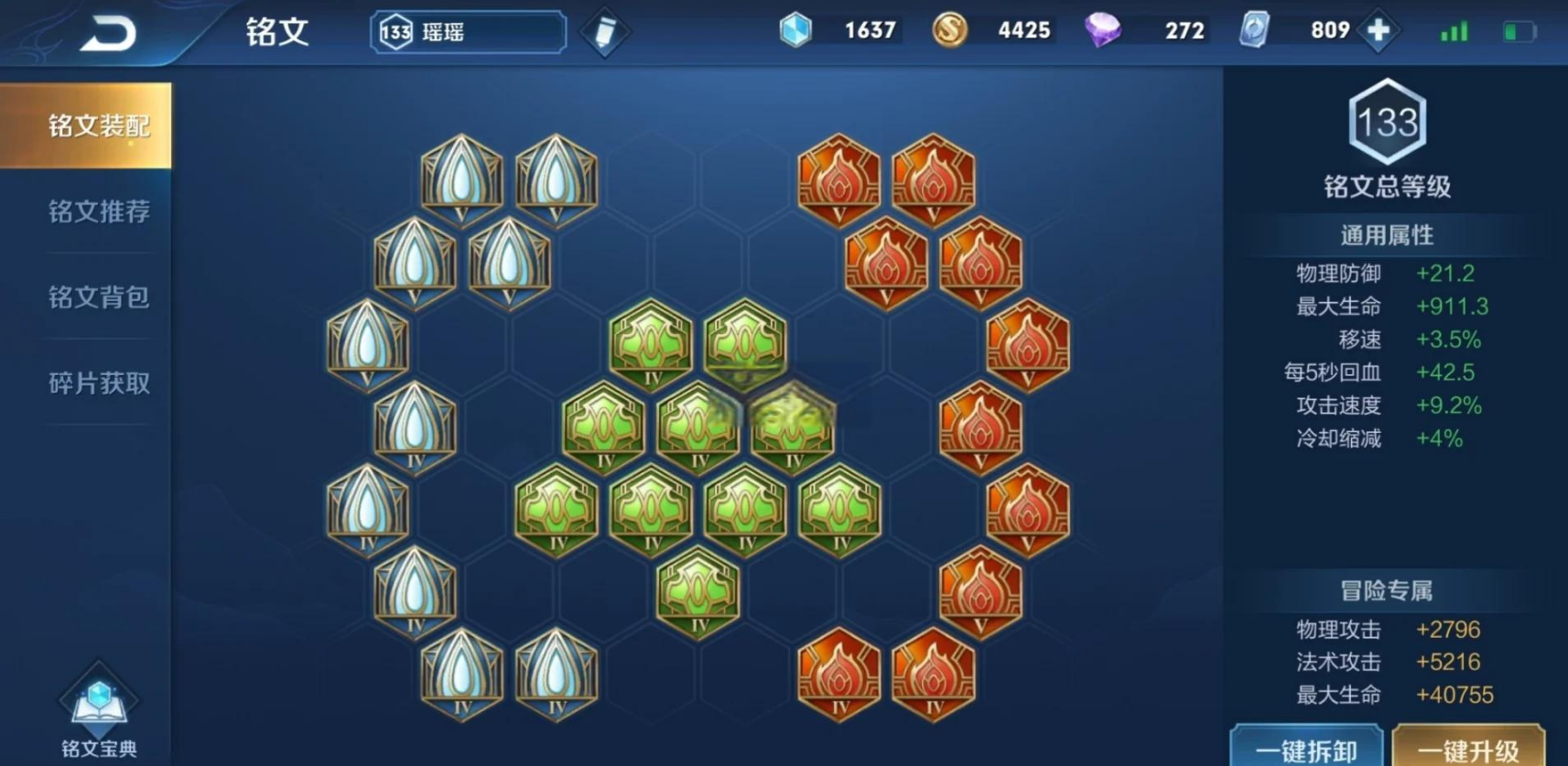This screenshot has height=766, width=1568.
Task: Open the 铭文背包 tab
Action: click(98, 297)
